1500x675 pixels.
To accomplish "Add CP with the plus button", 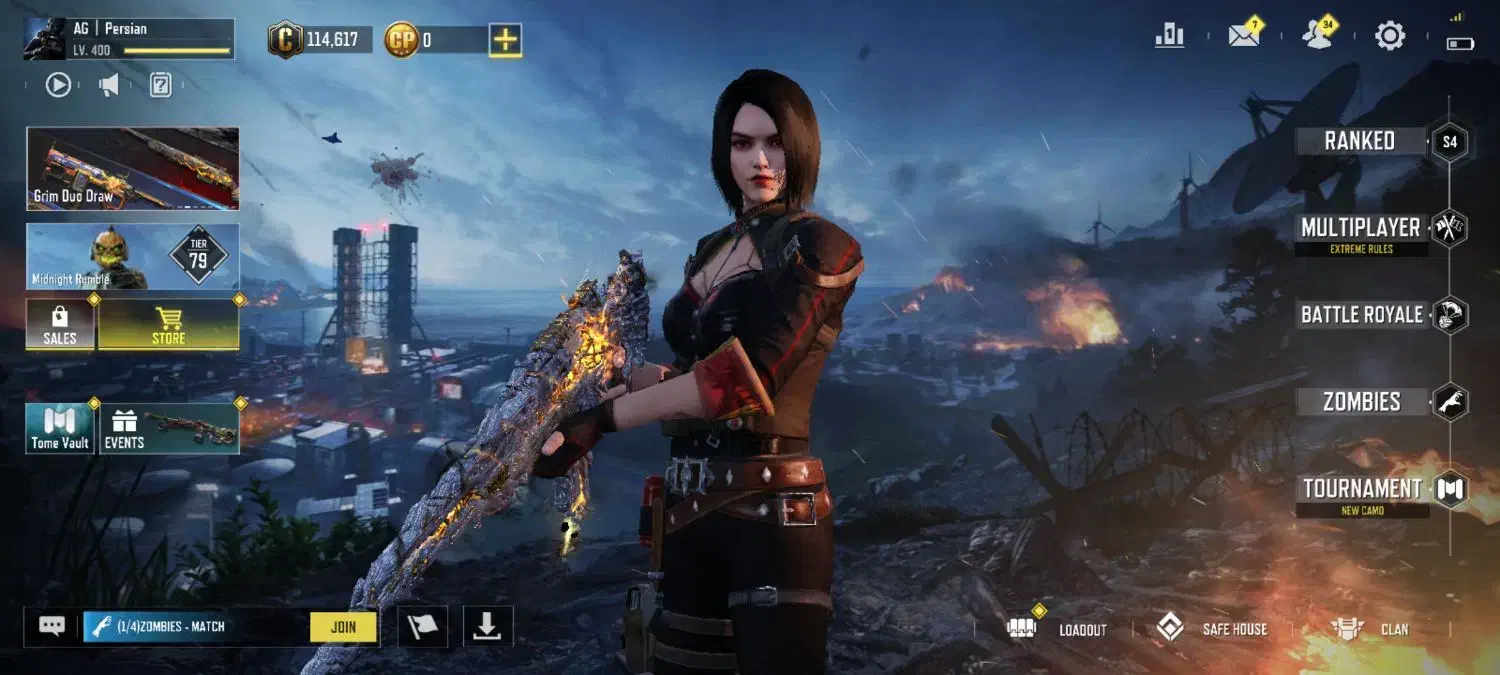I will pyautogui.click(x=505, y=40).
